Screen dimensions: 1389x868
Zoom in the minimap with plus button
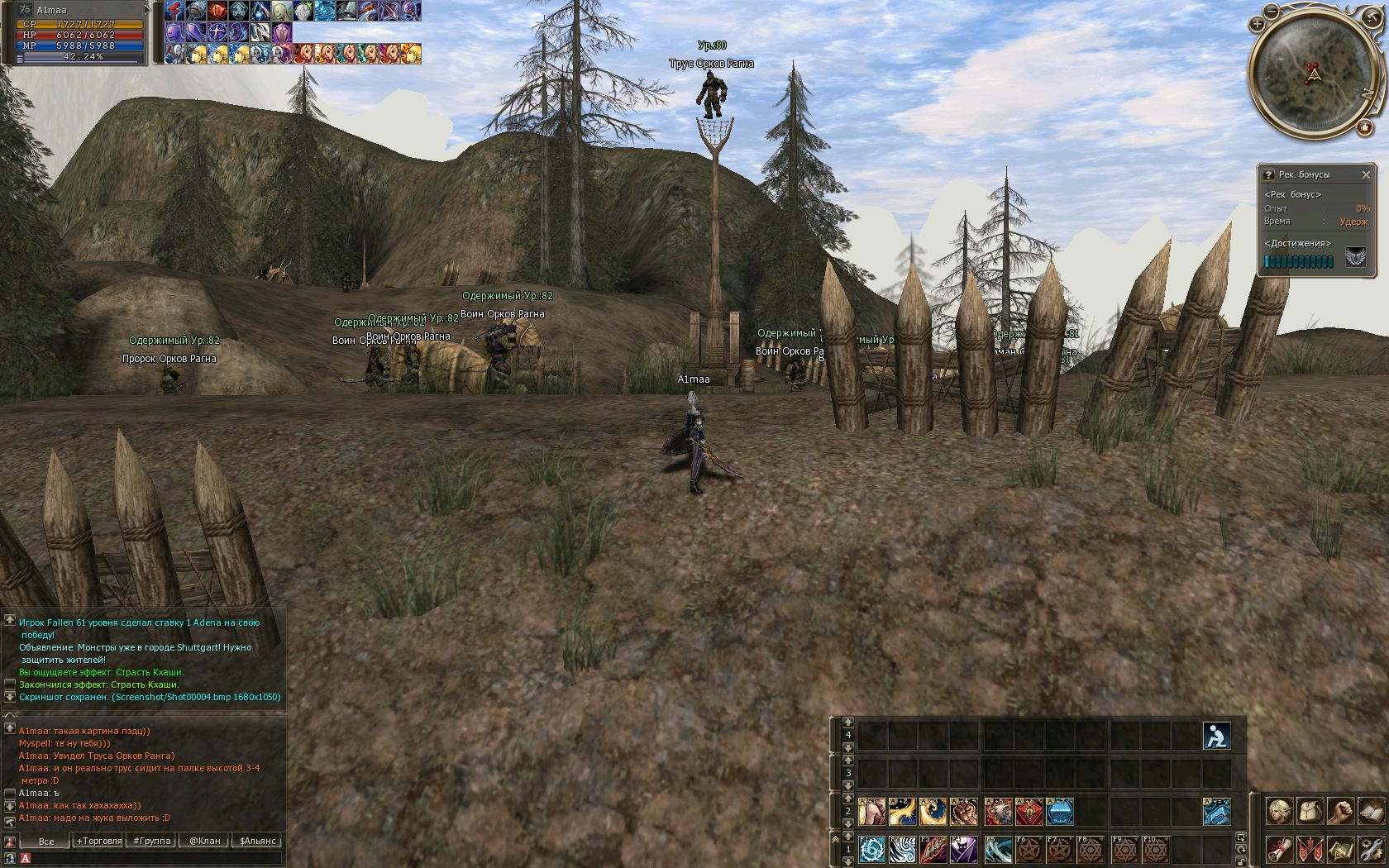coord(1257,24)
